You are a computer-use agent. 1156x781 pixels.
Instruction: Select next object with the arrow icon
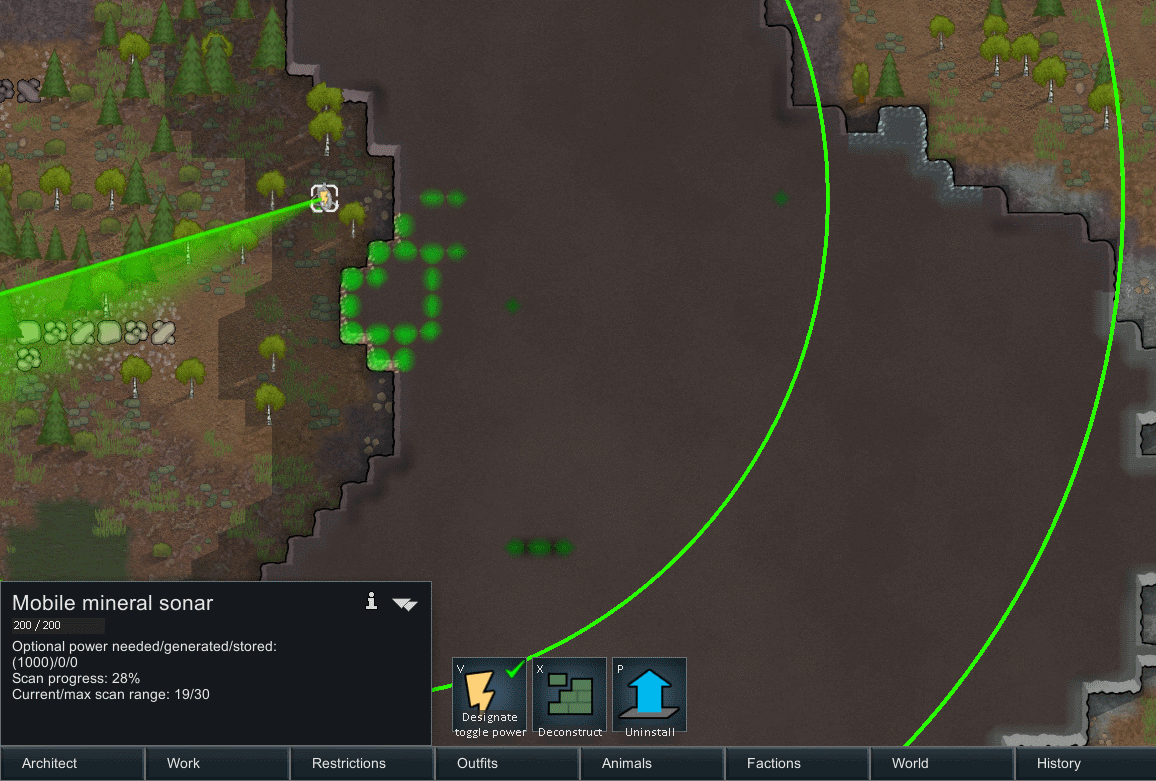(405, 603)
